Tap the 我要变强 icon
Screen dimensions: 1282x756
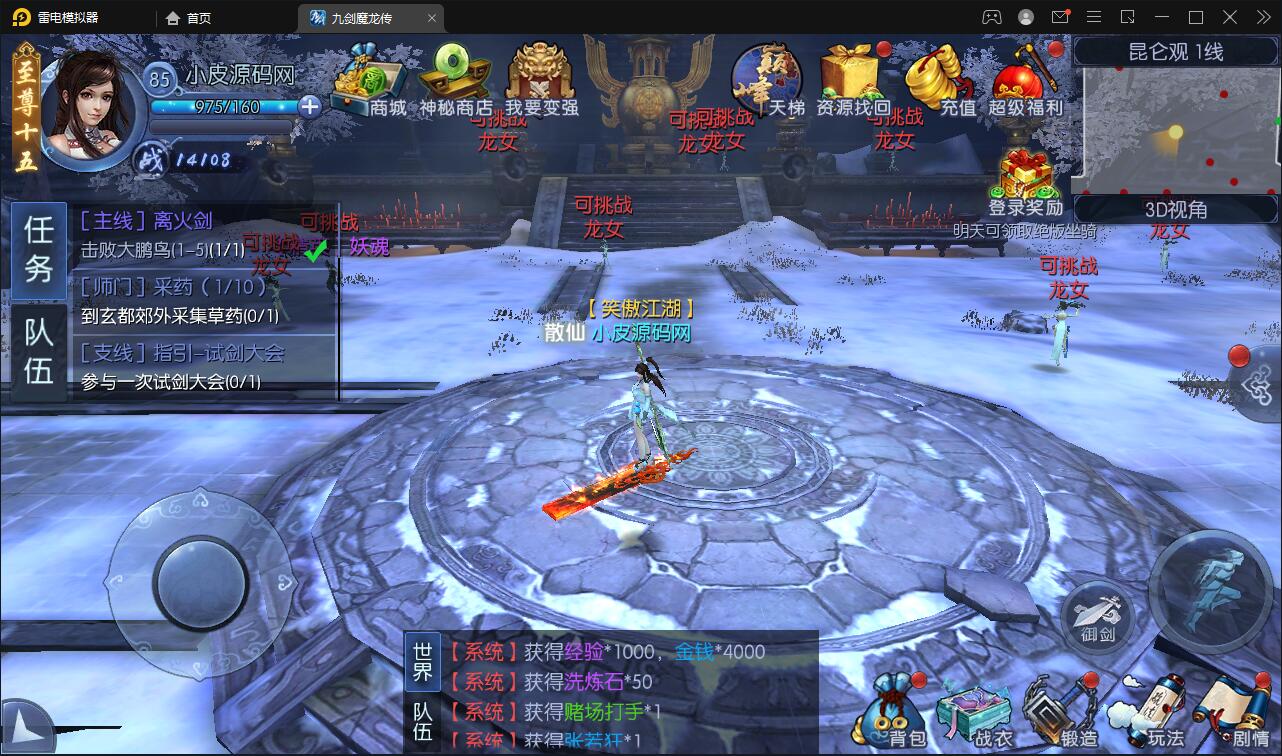pos(540,80)
